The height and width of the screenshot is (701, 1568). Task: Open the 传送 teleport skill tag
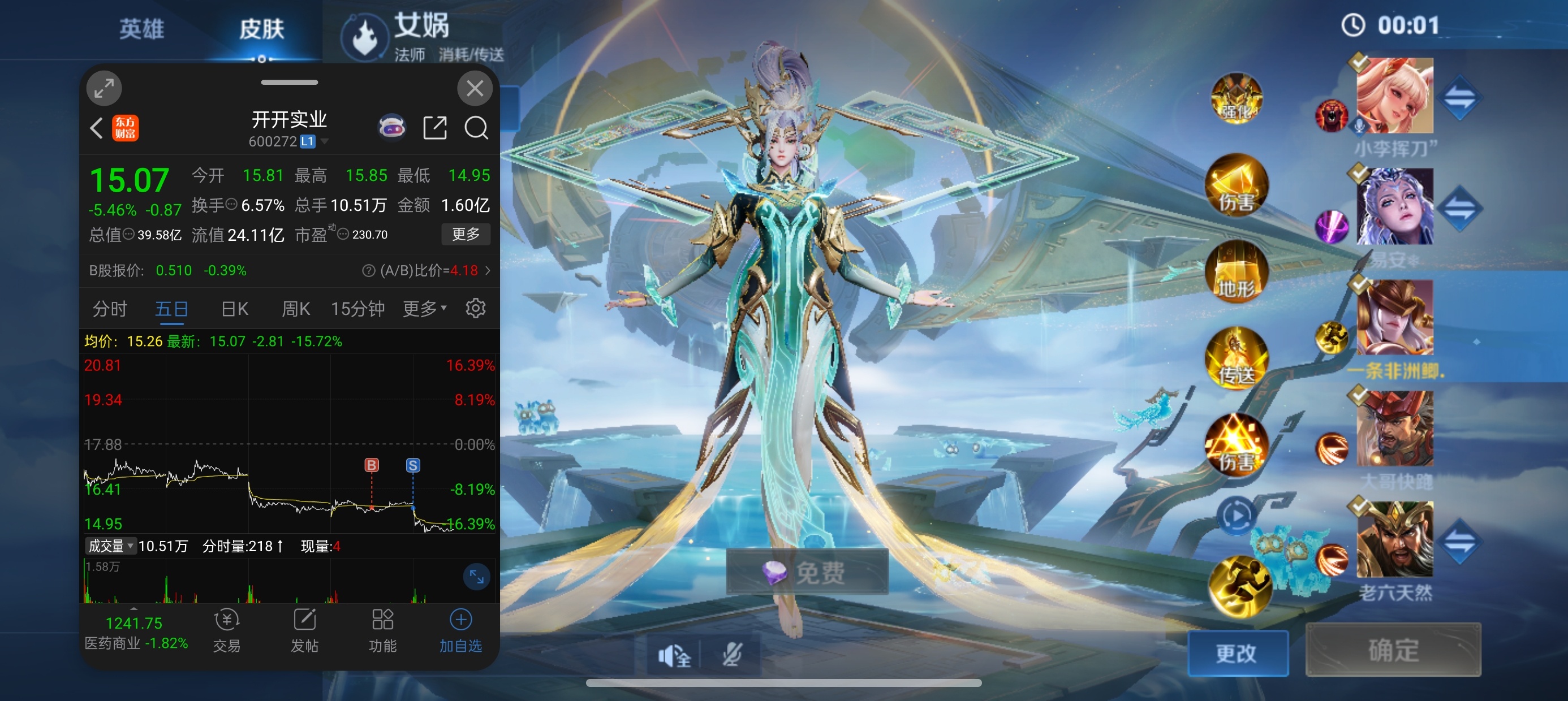point(1237,359)
